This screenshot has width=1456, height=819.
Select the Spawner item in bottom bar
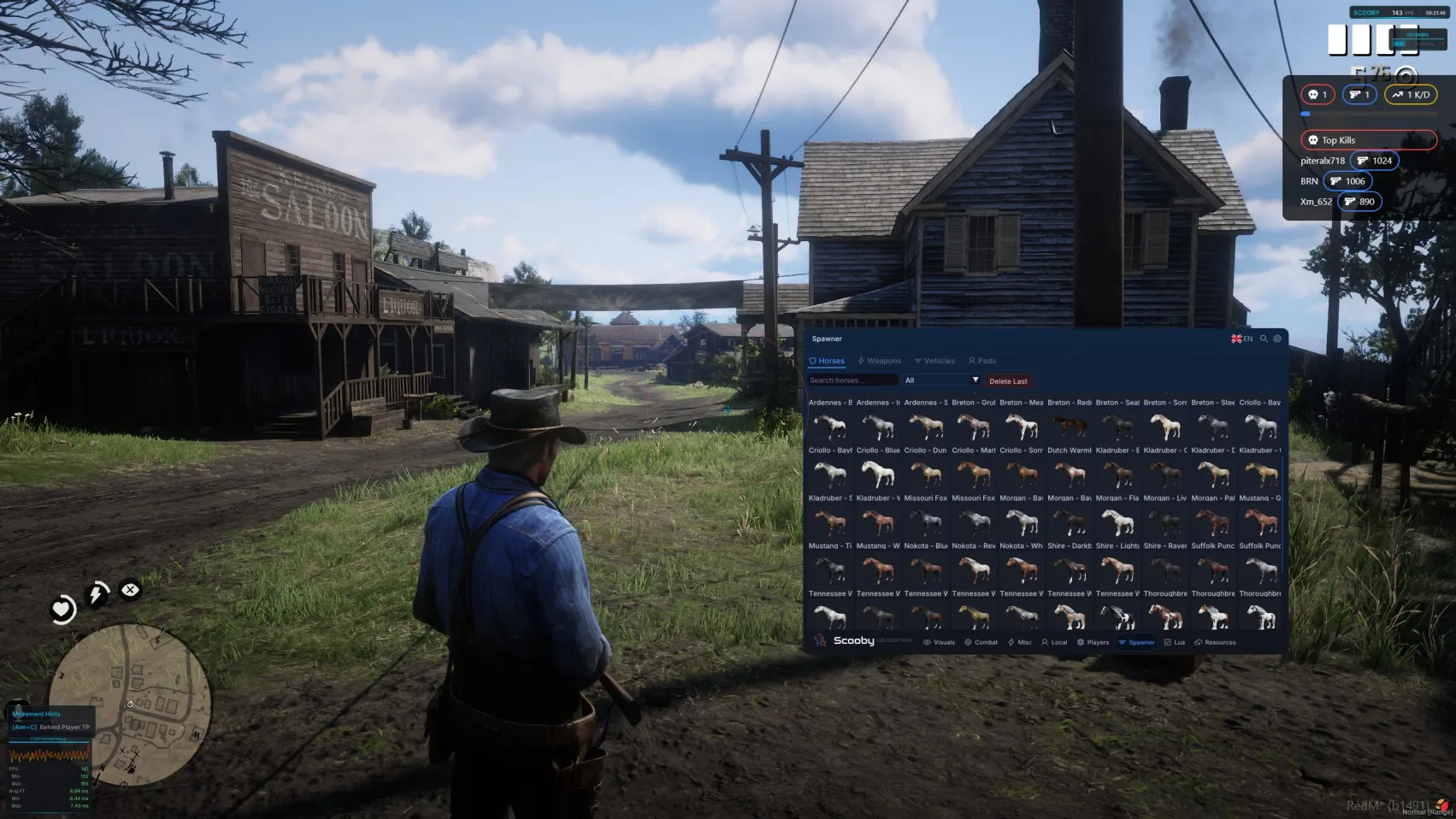[1137, 642]
